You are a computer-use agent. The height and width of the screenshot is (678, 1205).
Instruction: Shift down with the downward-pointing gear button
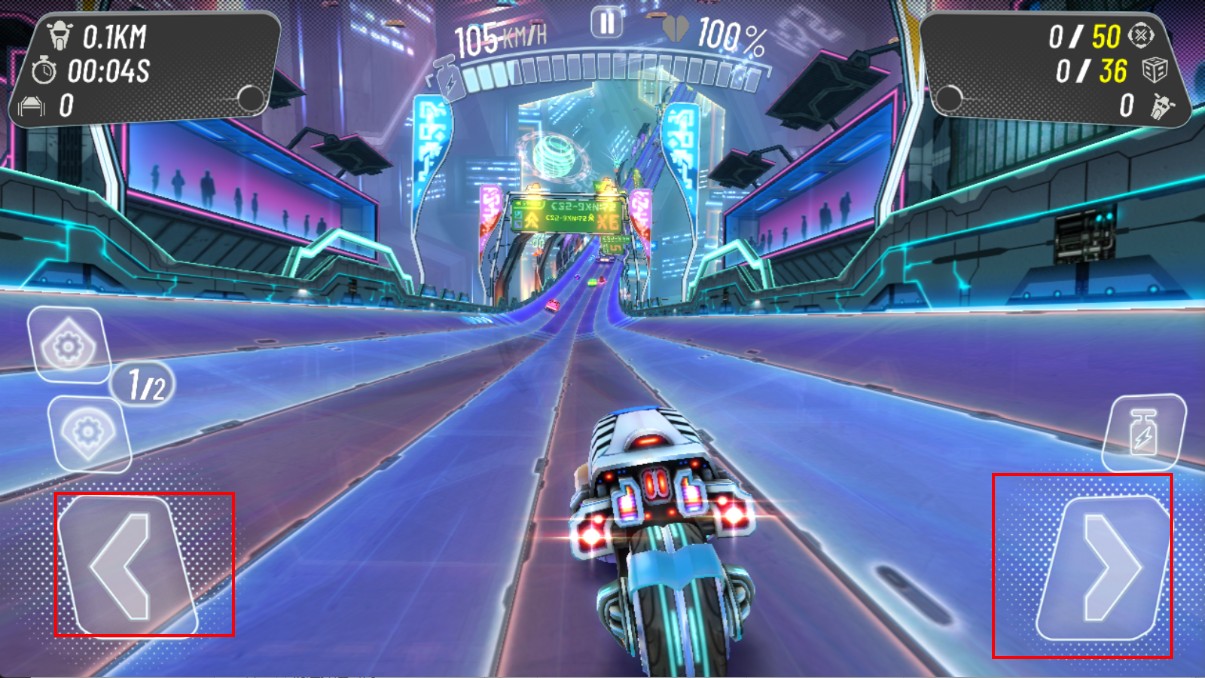point(88,434)
